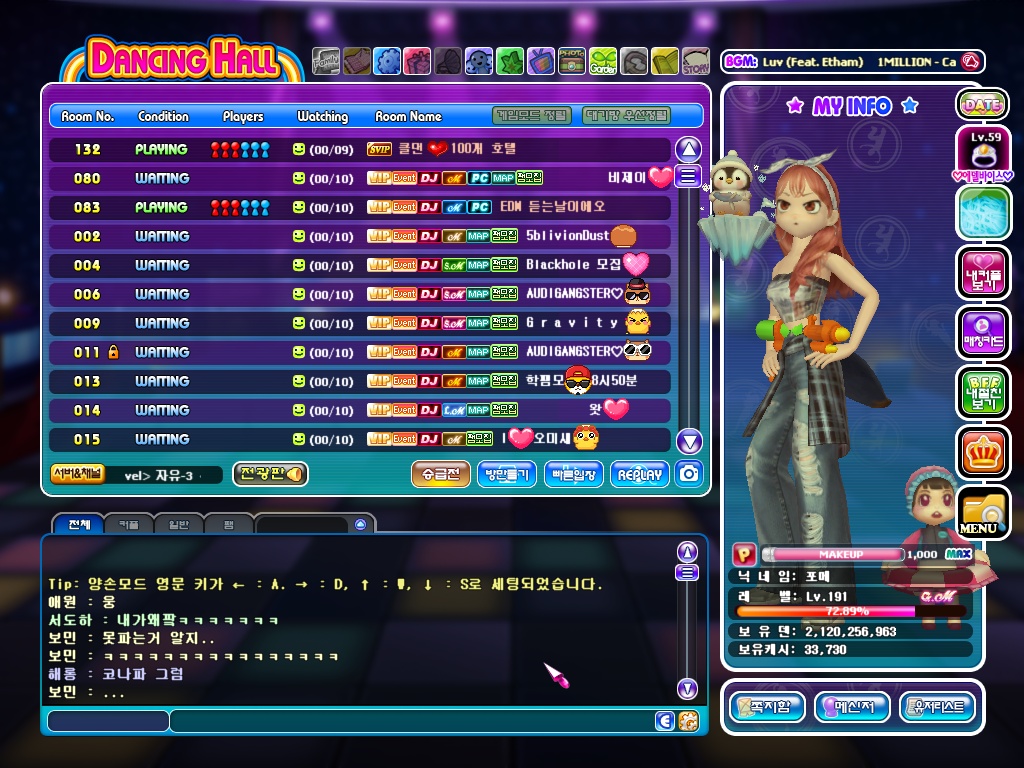This screenshot has height=768, width=1024.
Task: Open the 내커플 보기 couple view button
Action: coord(981,272)
